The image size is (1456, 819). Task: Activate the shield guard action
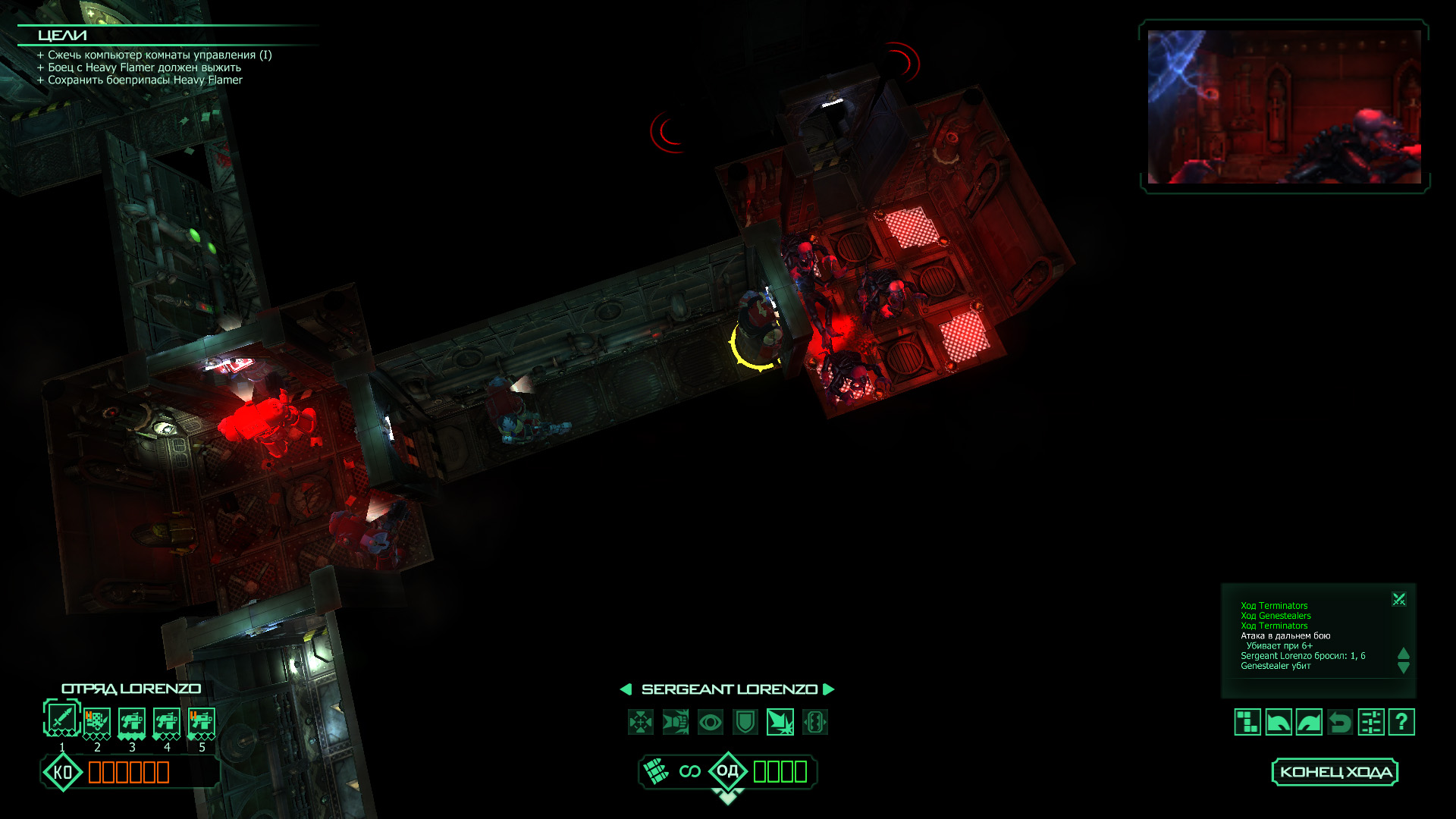(745, 722)
